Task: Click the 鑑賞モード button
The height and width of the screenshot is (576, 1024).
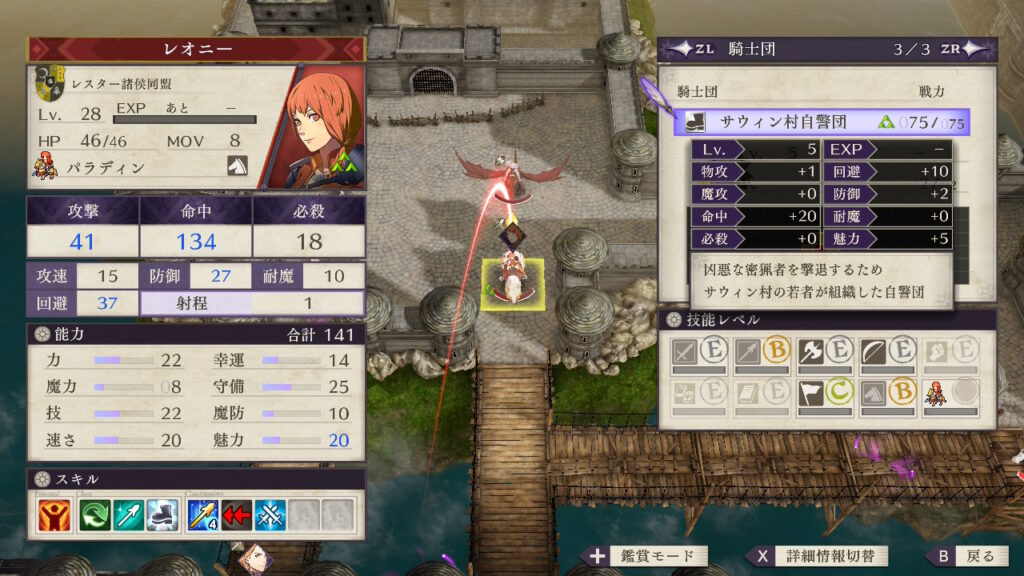Action: [647, 556]
